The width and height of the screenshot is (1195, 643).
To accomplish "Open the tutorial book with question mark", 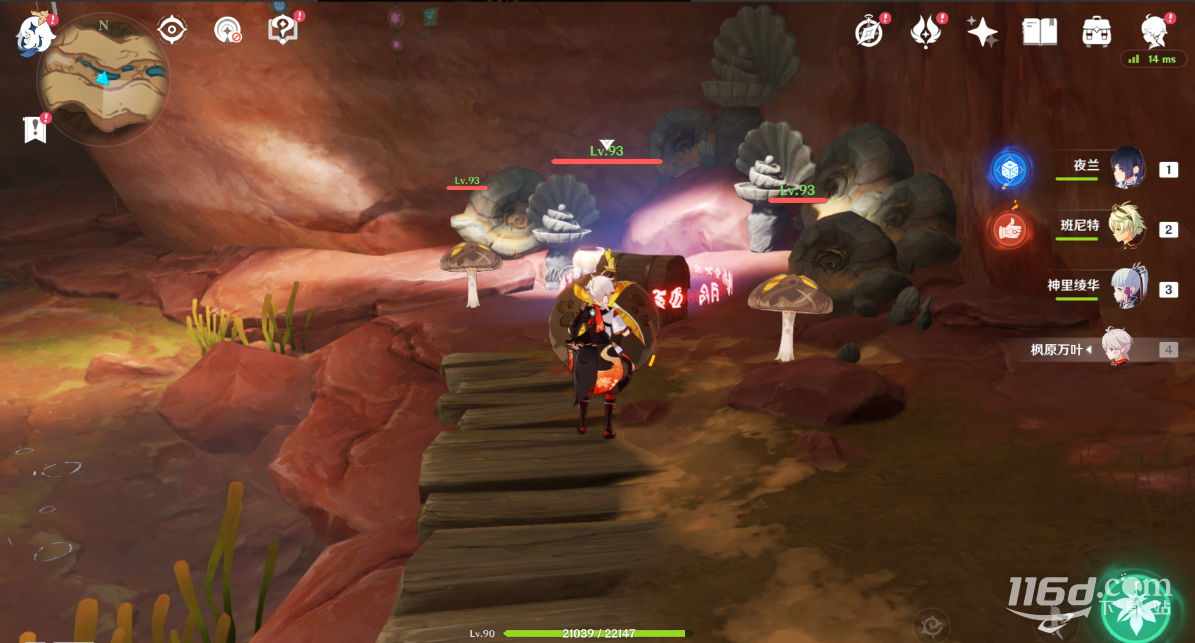I will (x=284, y=30).
